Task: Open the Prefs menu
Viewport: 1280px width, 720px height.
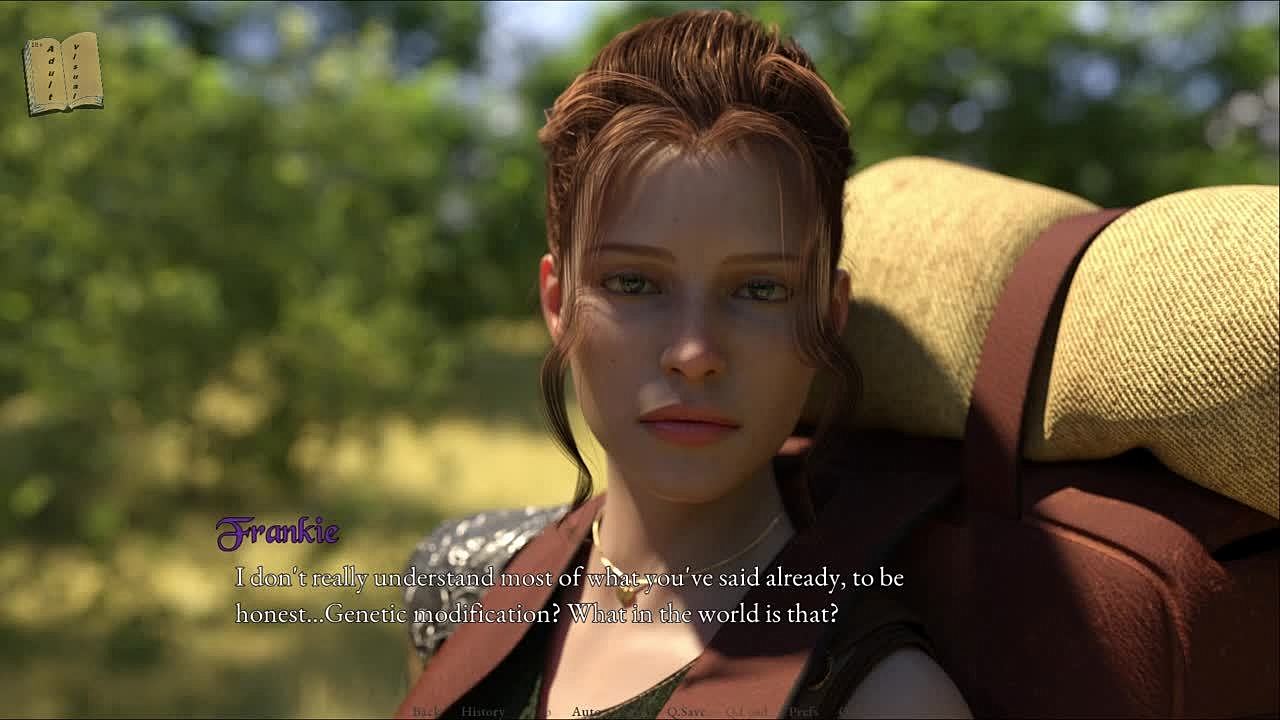Action: [804, 711]
